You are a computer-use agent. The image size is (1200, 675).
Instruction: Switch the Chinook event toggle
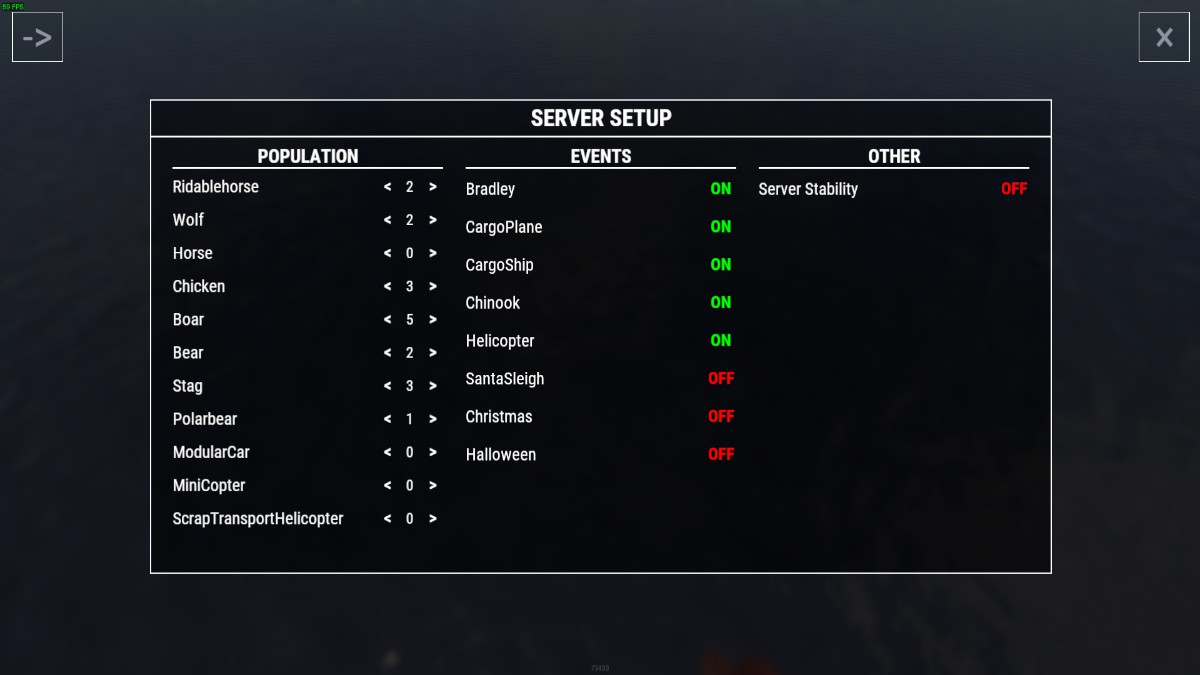[720, 303]
